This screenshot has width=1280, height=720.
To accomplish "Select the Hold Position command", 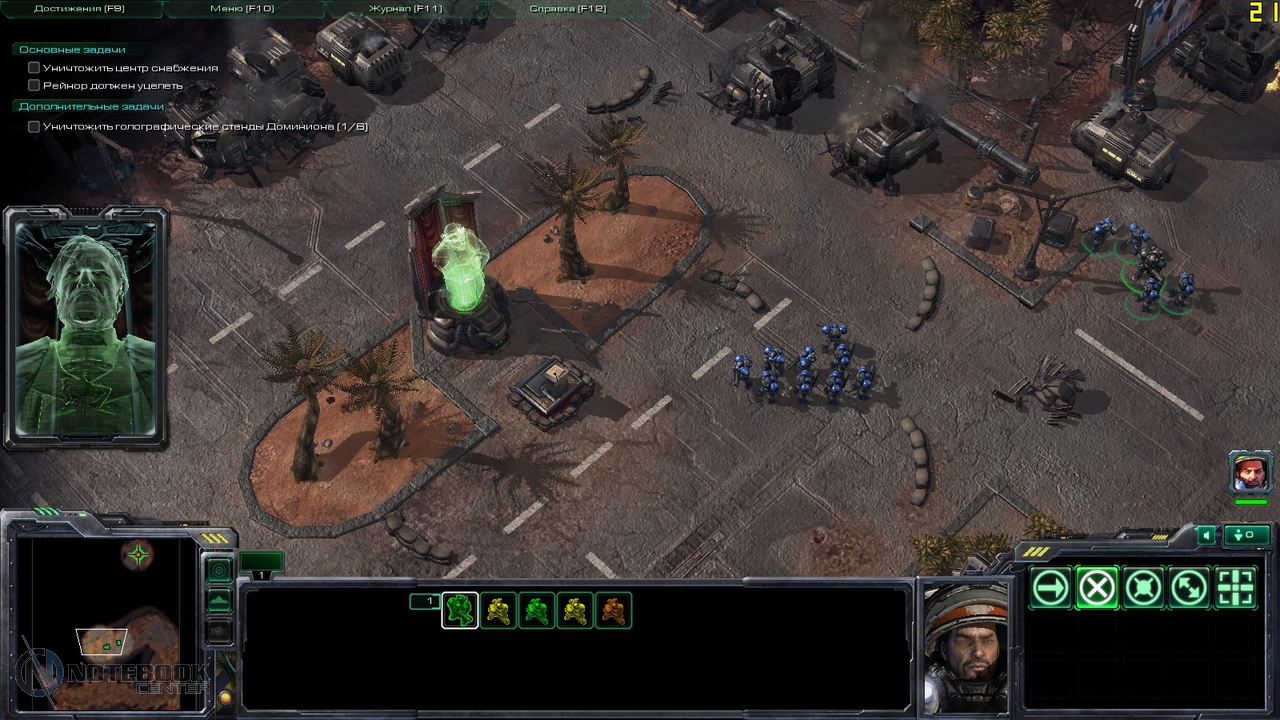I will pos(1143,589).
